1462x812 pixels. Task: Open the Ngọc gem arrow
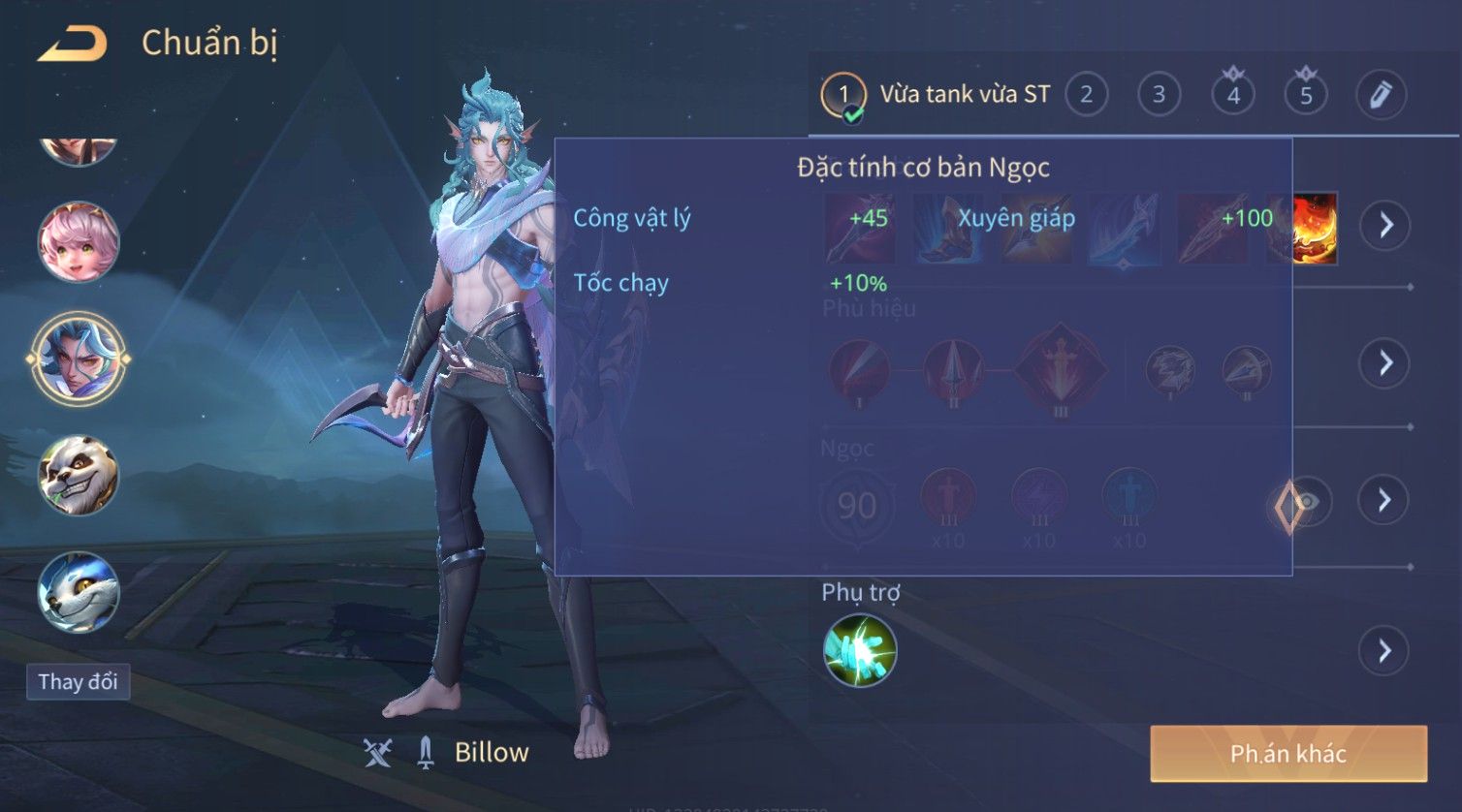pyautogui.click(x=1385, y=500)
